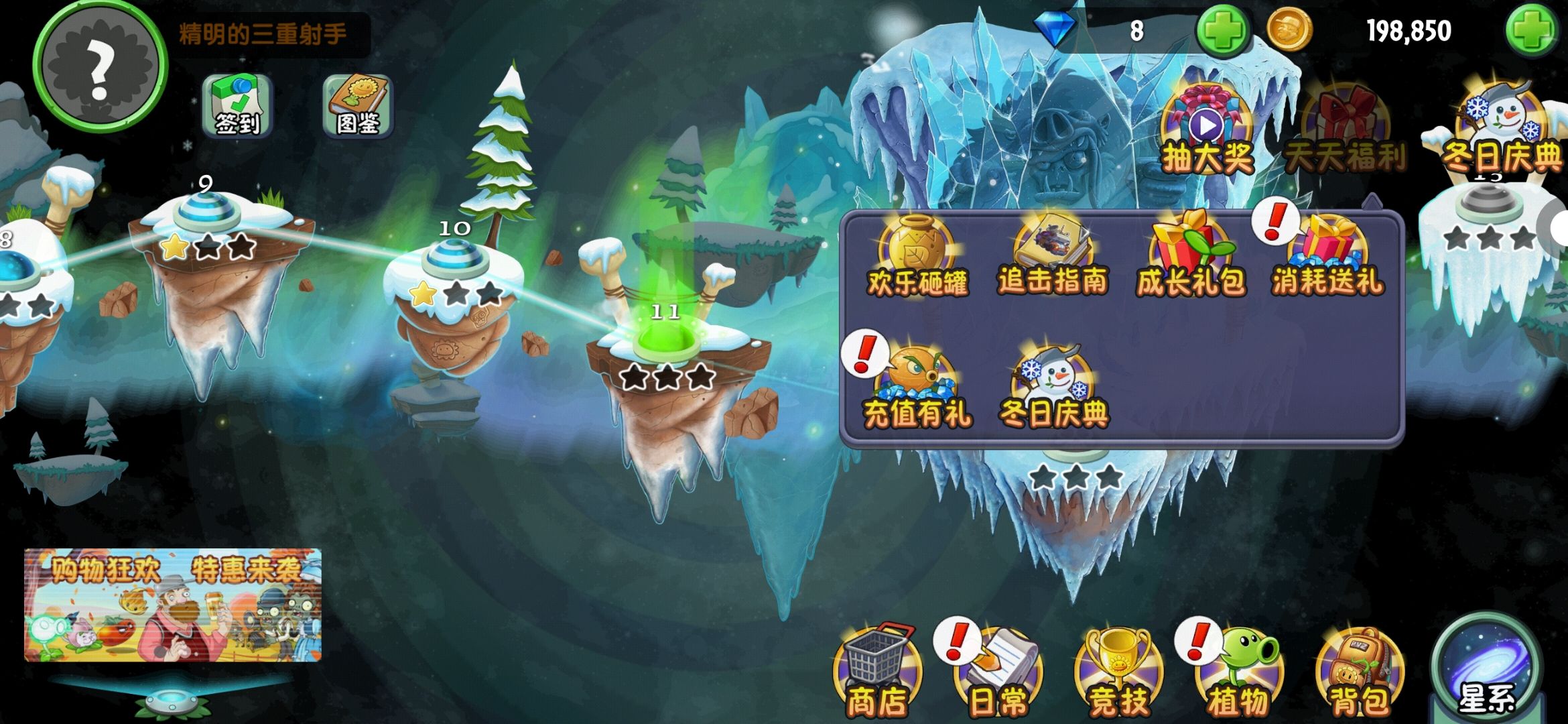Viewport: 1568px width, 724px height.
Task: Open the 消耗送礼 spending reward
Action: (x=1327, y=256)
